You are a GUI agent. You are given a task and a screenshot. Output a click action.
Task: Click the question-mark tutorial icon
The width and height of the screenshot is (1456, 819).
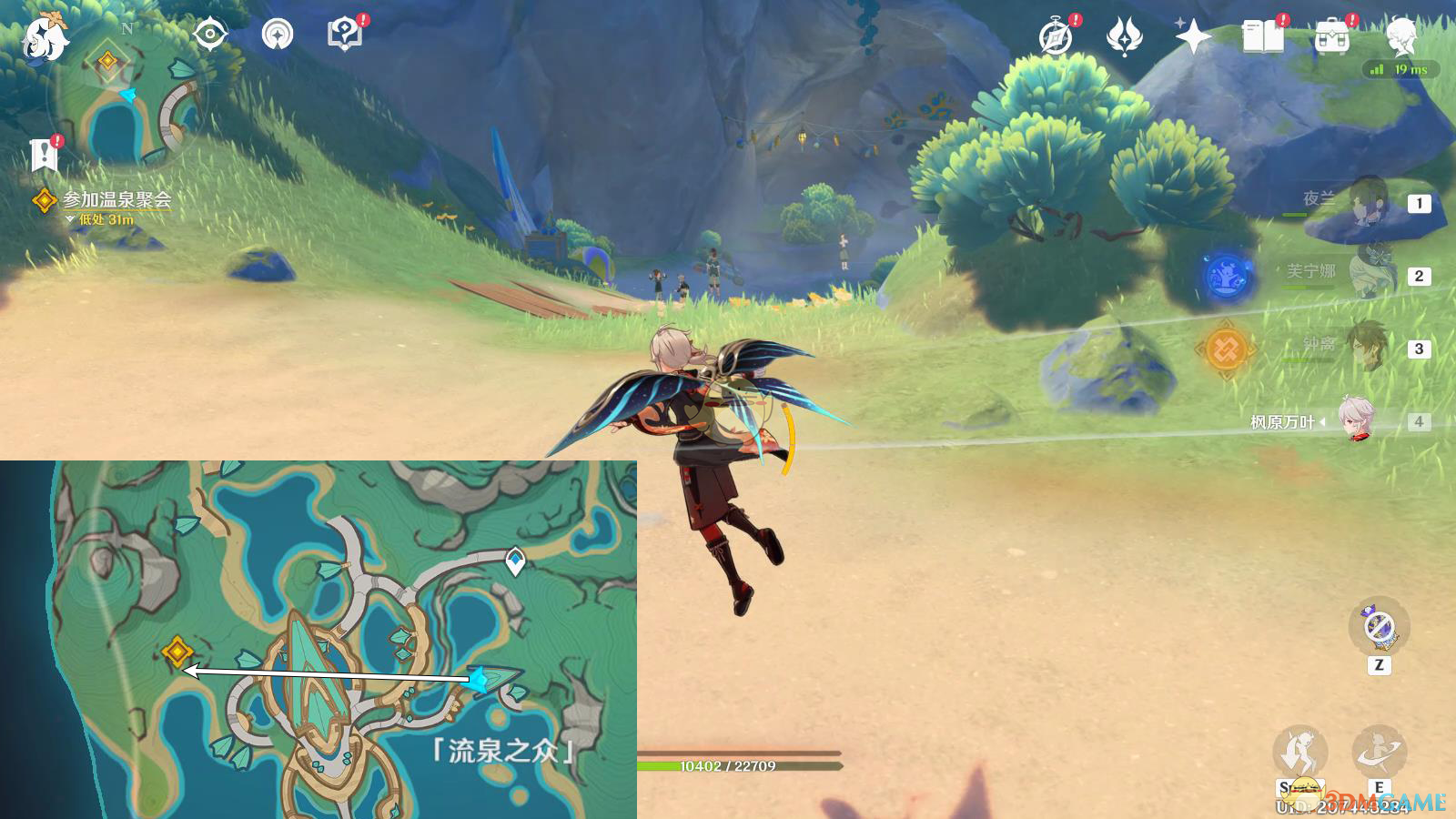[344, 35]
